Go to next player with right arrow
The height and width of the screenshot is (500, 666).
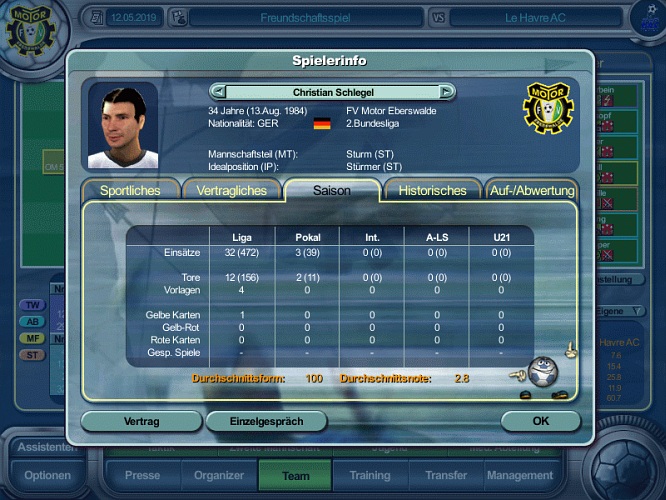point(446,92)
